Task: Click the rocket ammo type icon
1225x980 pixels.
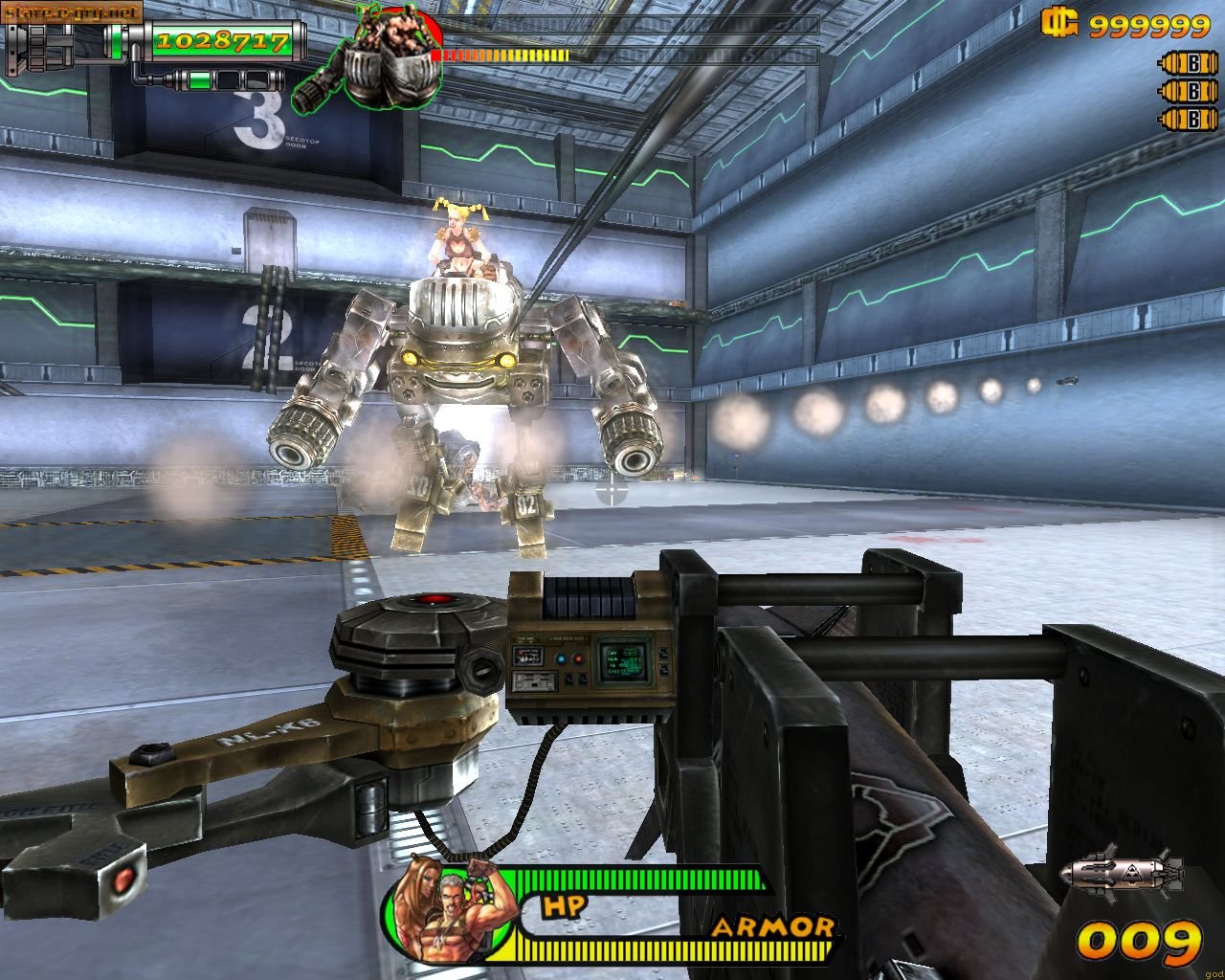Action: click(1122, 873)
